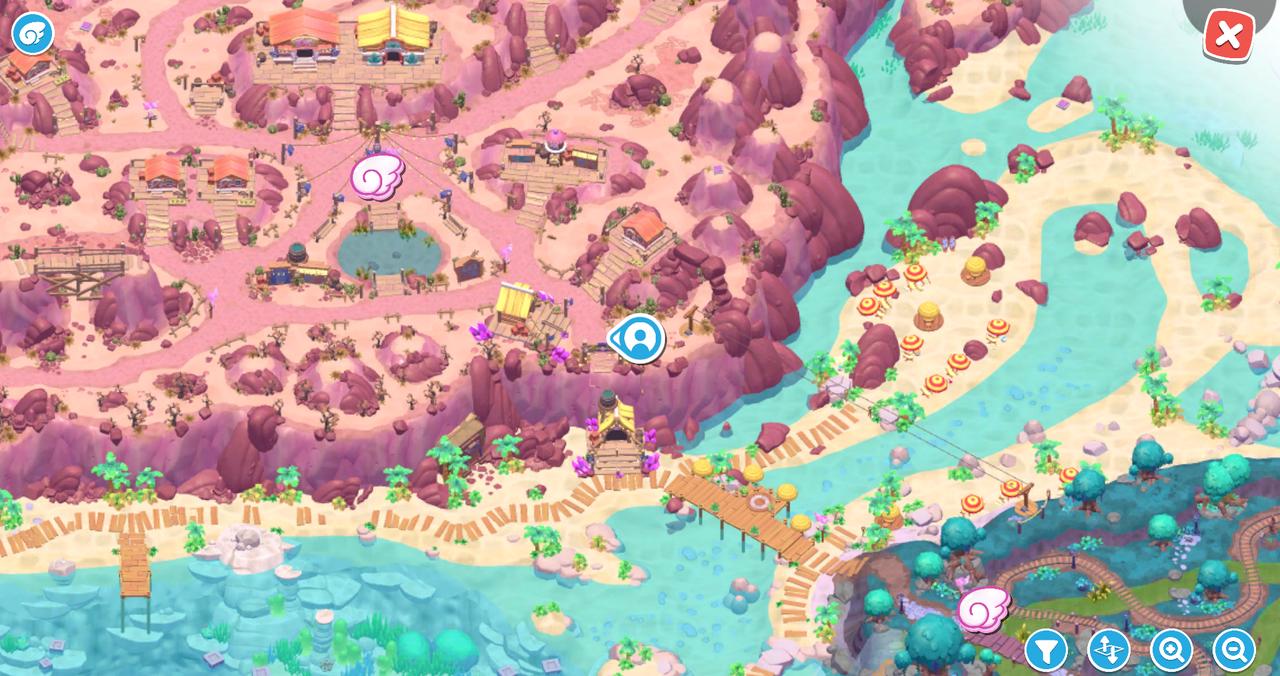Click the blue swirl icon button
Screen dimensions: 1280x676
tap(32, 33)
